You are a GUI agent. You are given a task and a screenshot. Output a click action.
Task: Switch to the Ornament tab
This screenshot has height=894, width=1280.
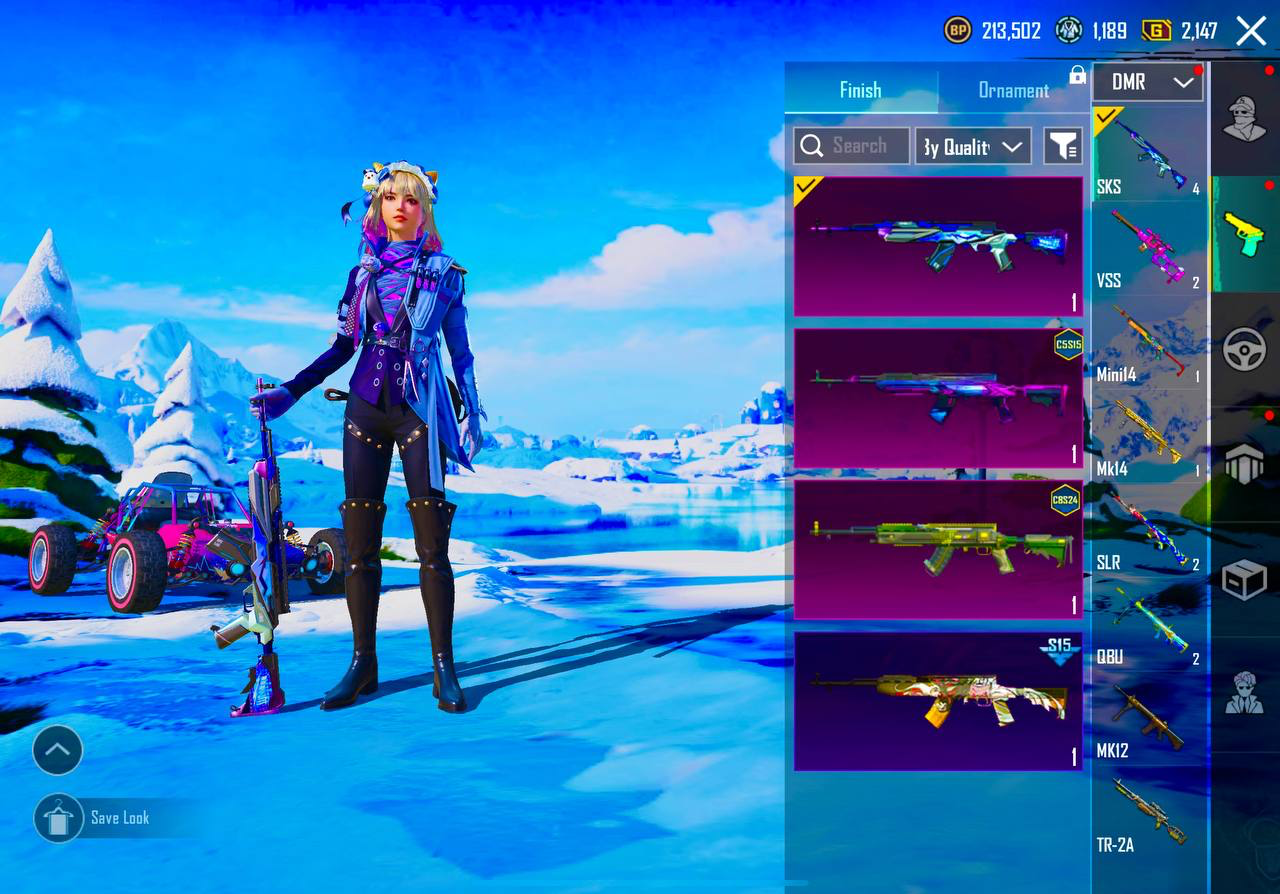[x=1015, y=90]
